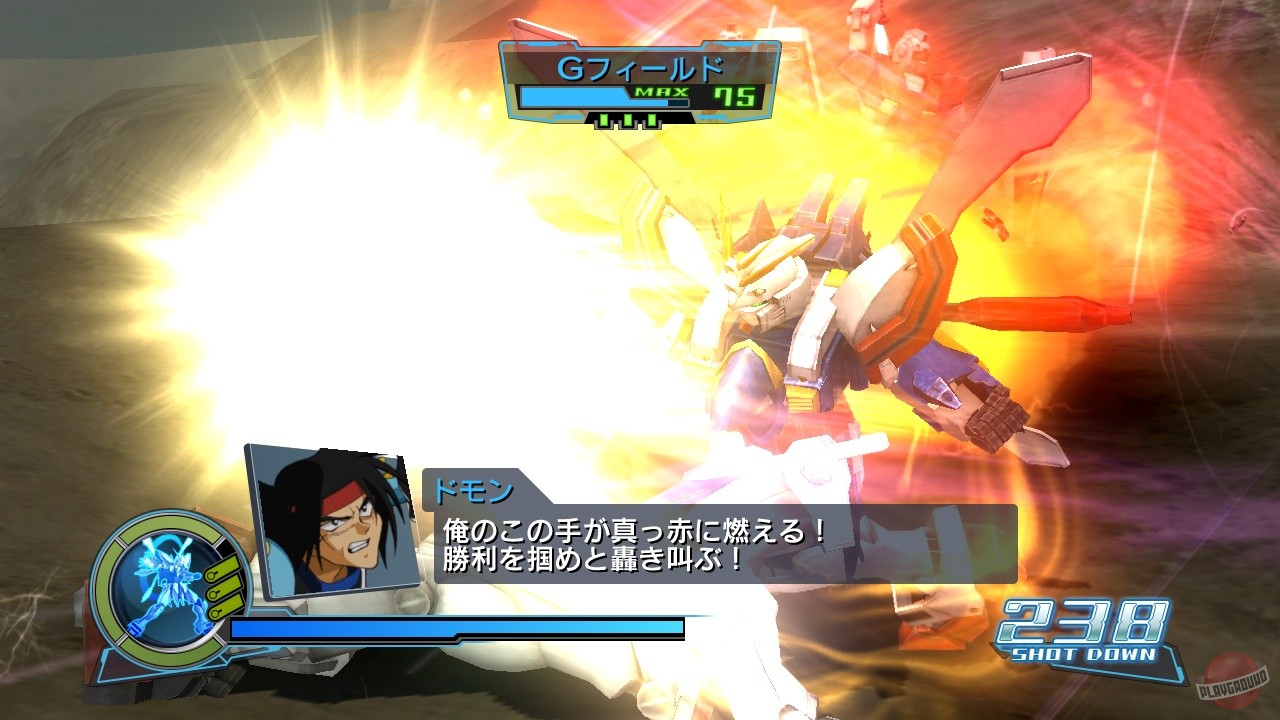Tap the middle green capsule indicator
Viewport: 1280px width, 720px height.
pyautogui.click(x=224, y=590)
